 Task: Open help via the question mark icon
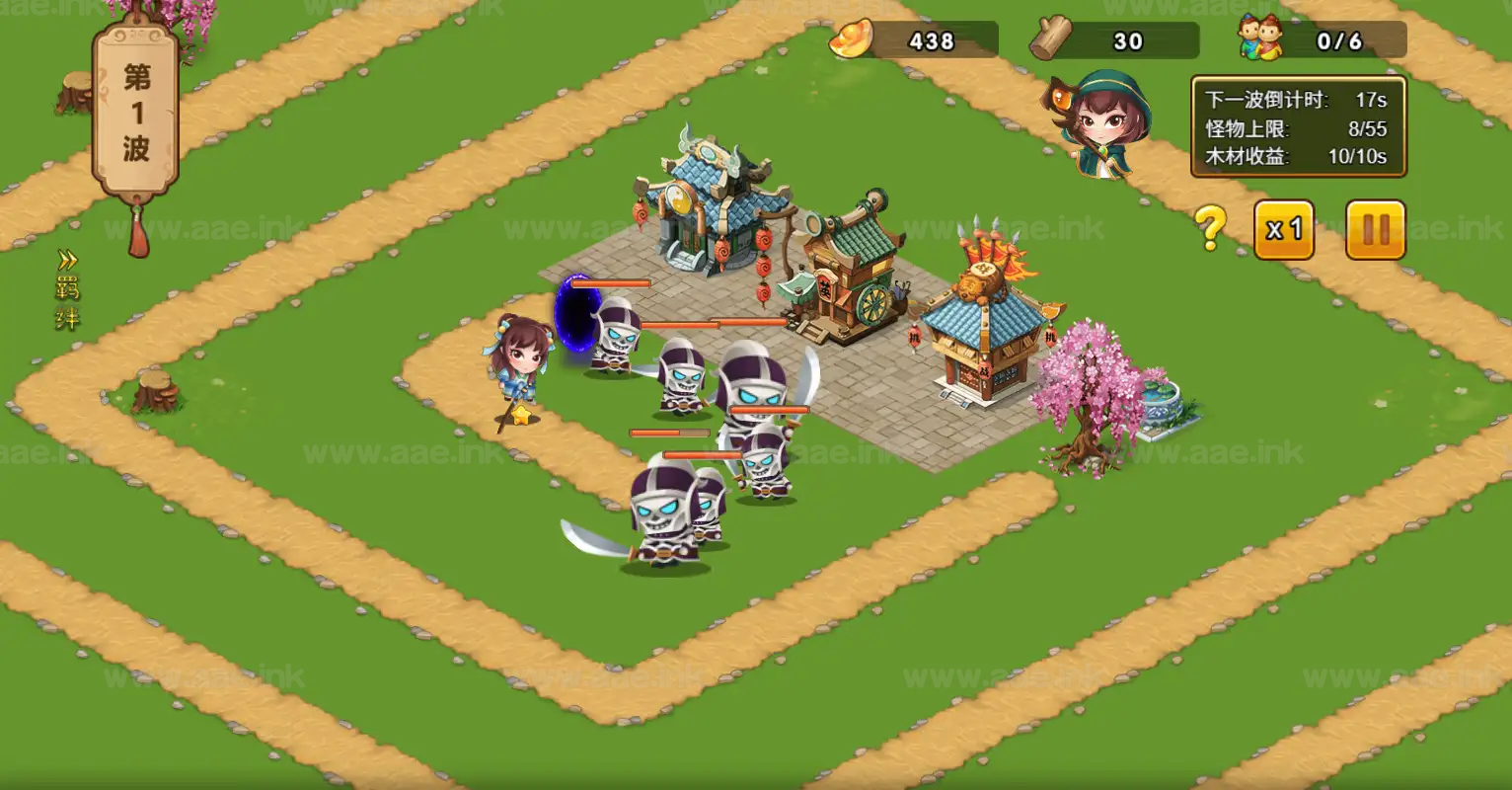(x=1211, y=225)
